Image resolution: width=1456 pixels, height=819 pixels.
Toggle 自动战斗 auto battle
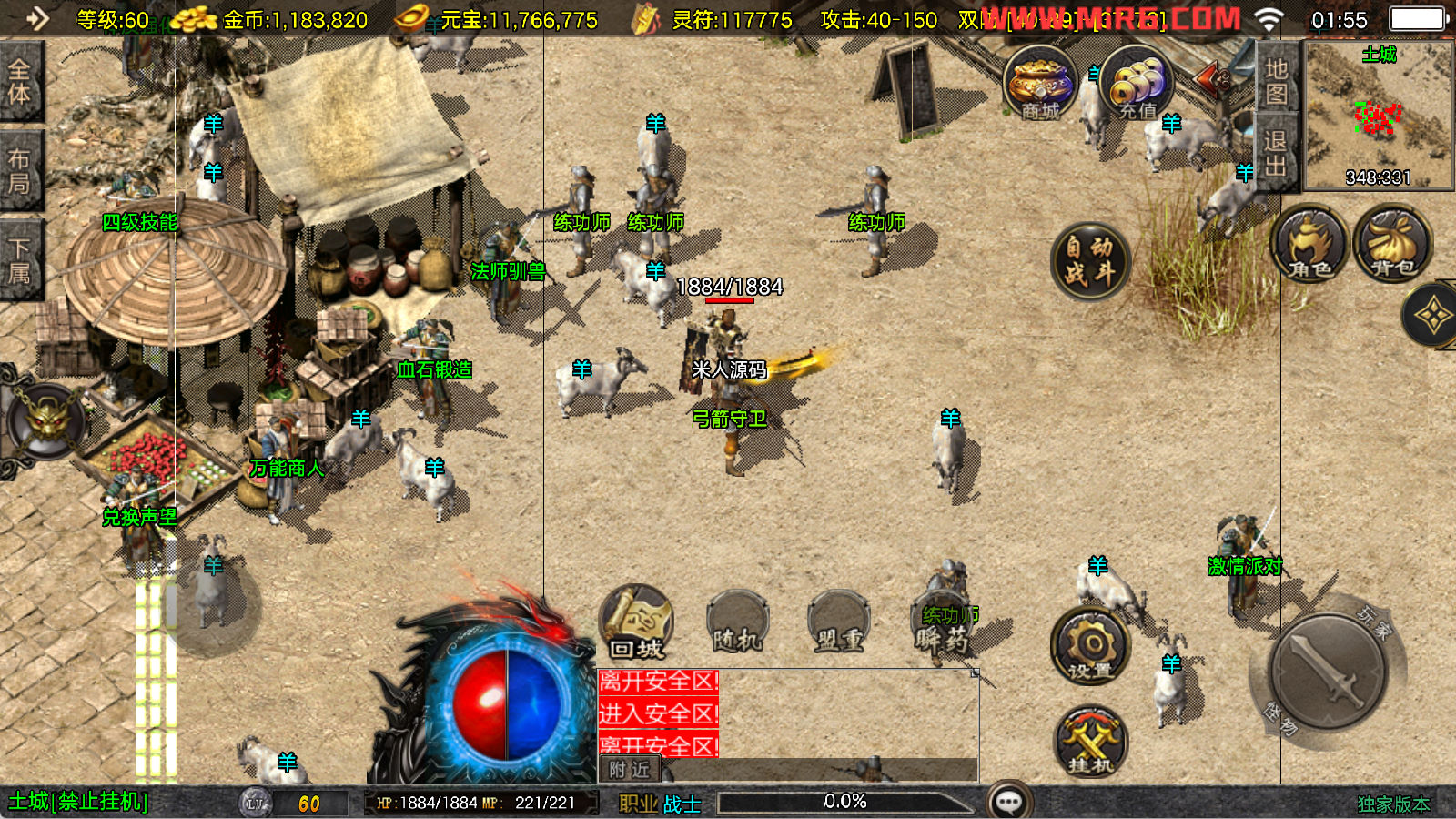(x=1089, y=260)
